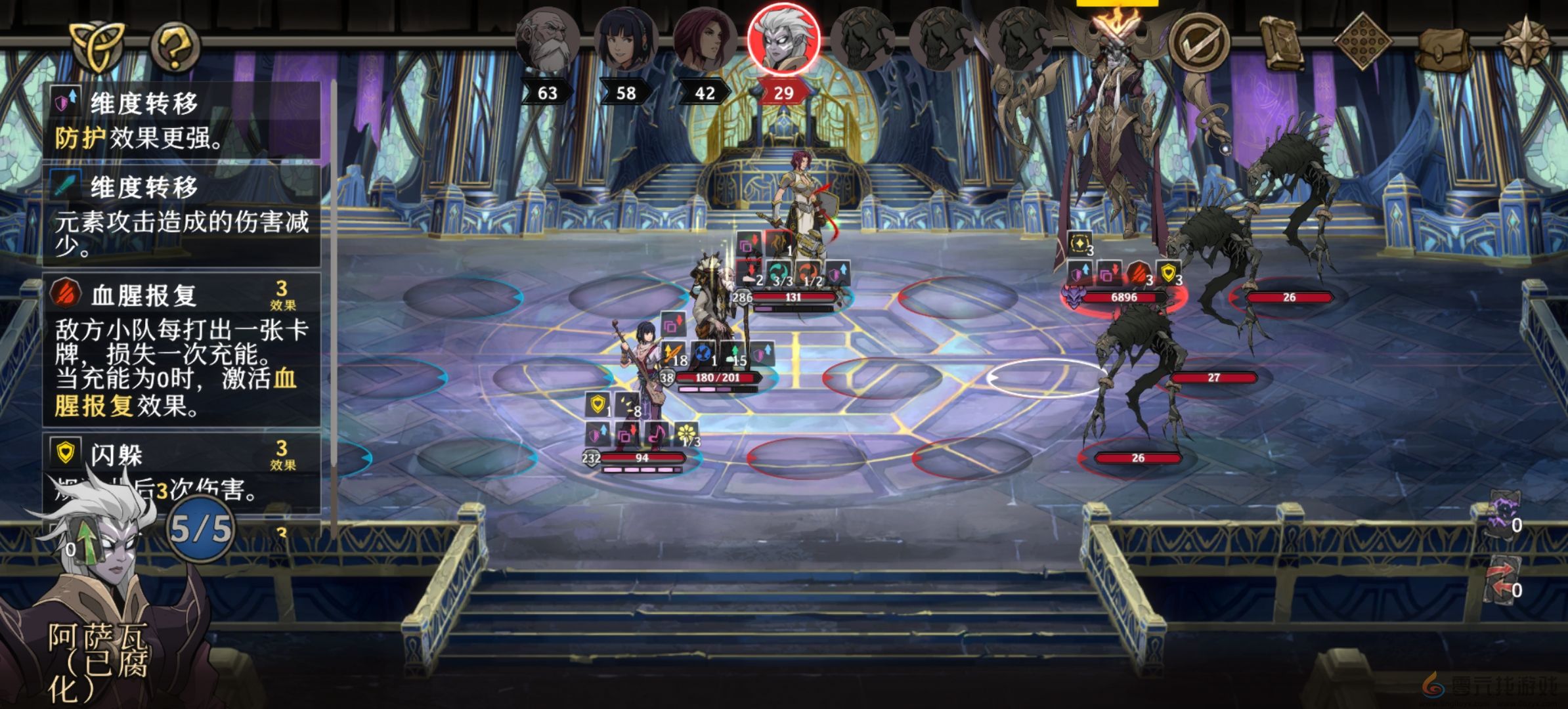Select the 维度转移 shield buff entry
The width and height of the screenshot is (1568, 709).
tap(181, 120)
